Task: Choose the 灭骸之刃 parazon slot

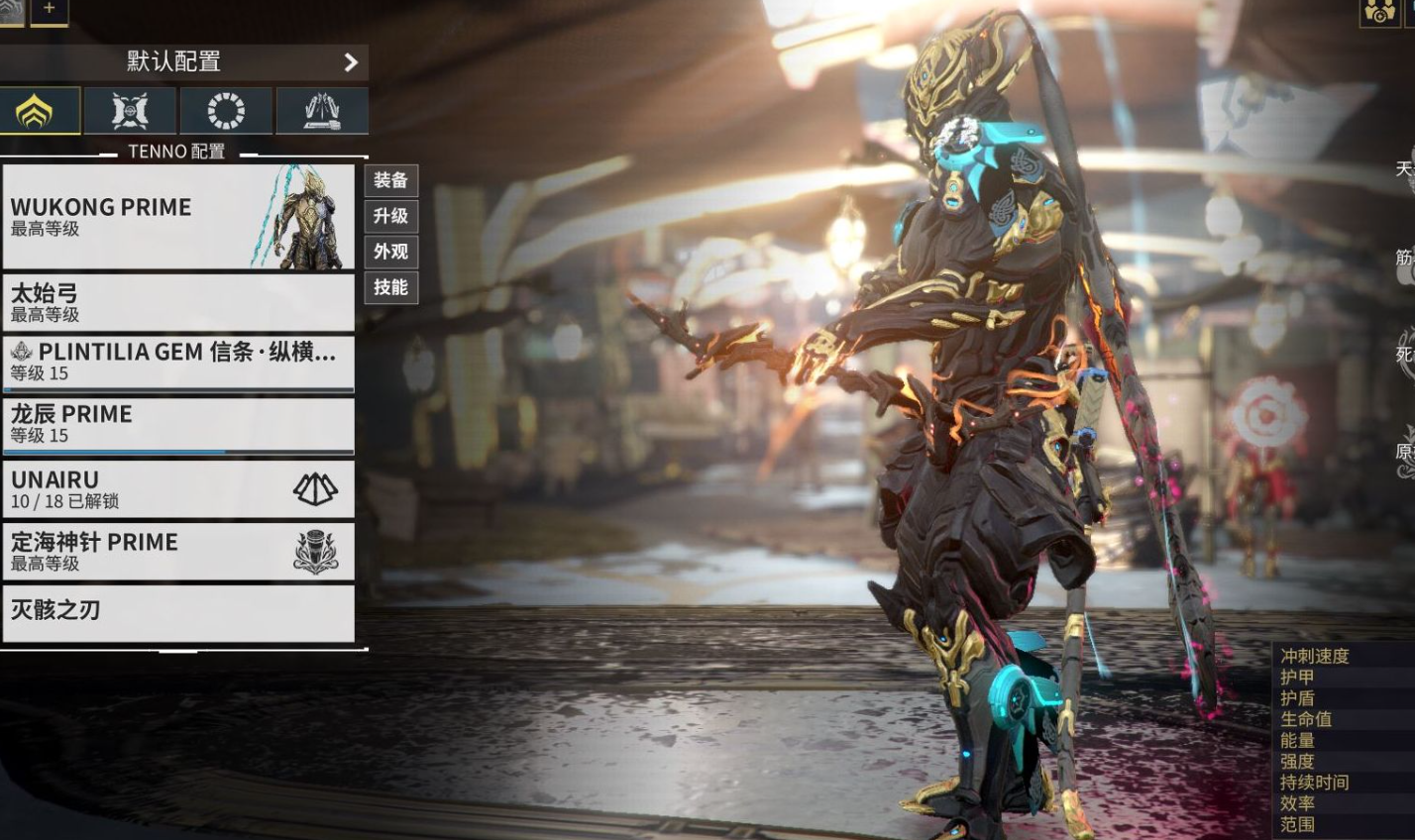Action: pos(178,612)
